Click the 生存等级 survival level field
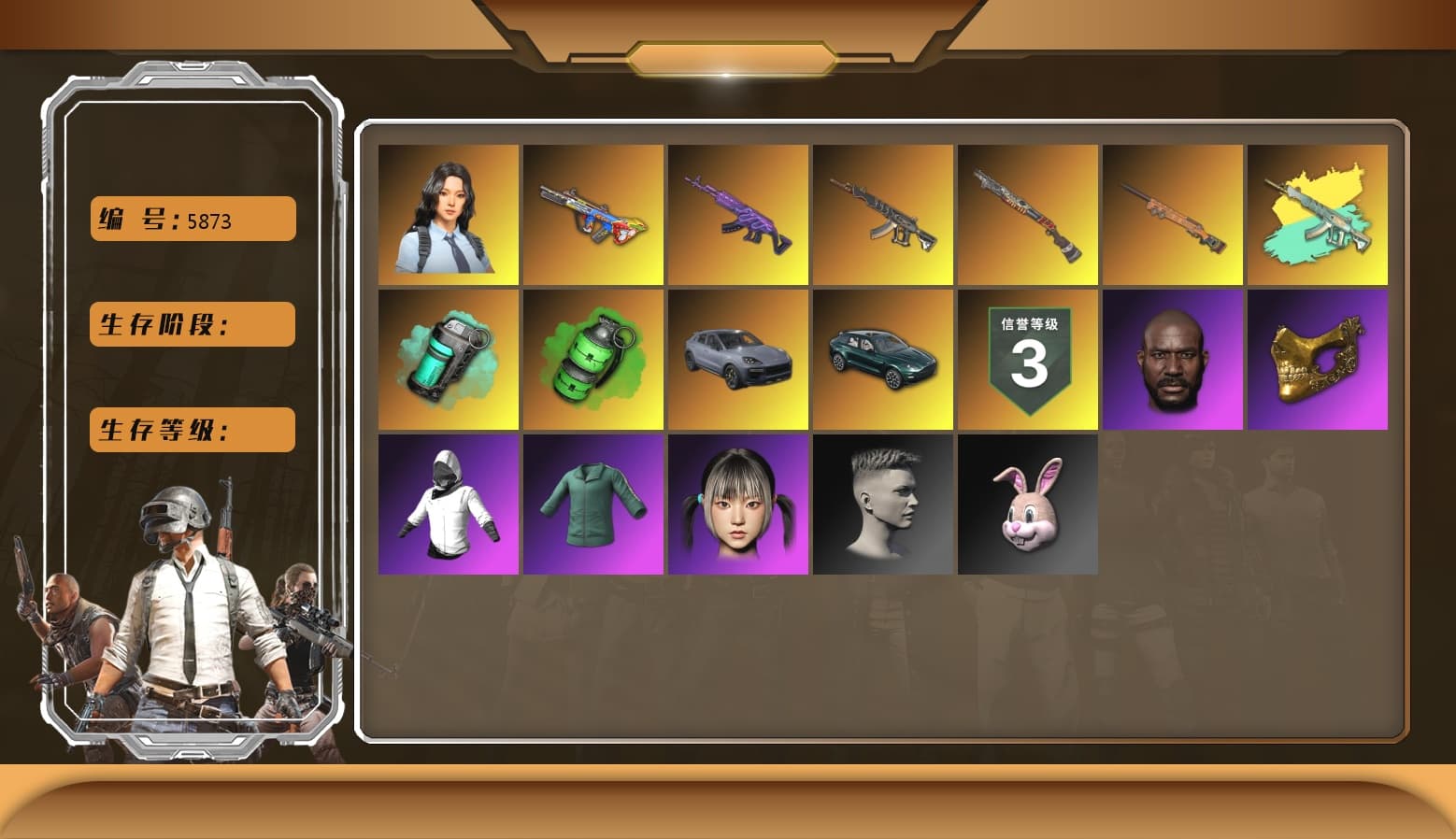The image size is (1456, 839). click(192, 430)
